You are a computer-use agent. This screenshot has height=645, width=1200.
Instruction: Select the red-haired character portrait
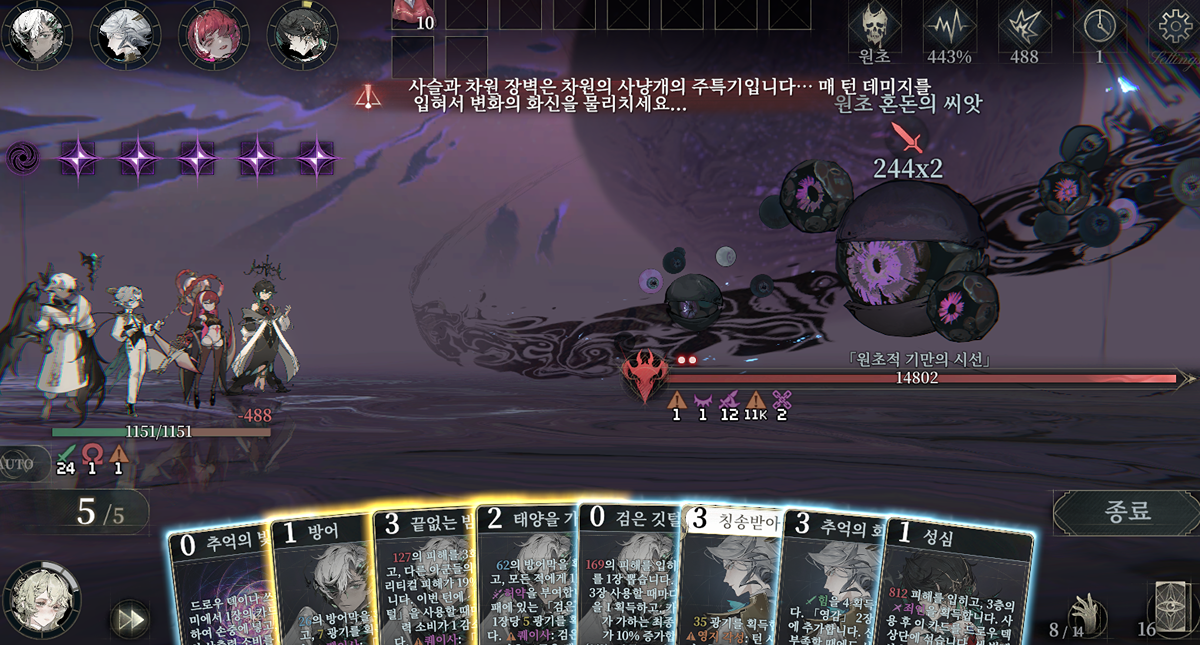pos(214,32)
